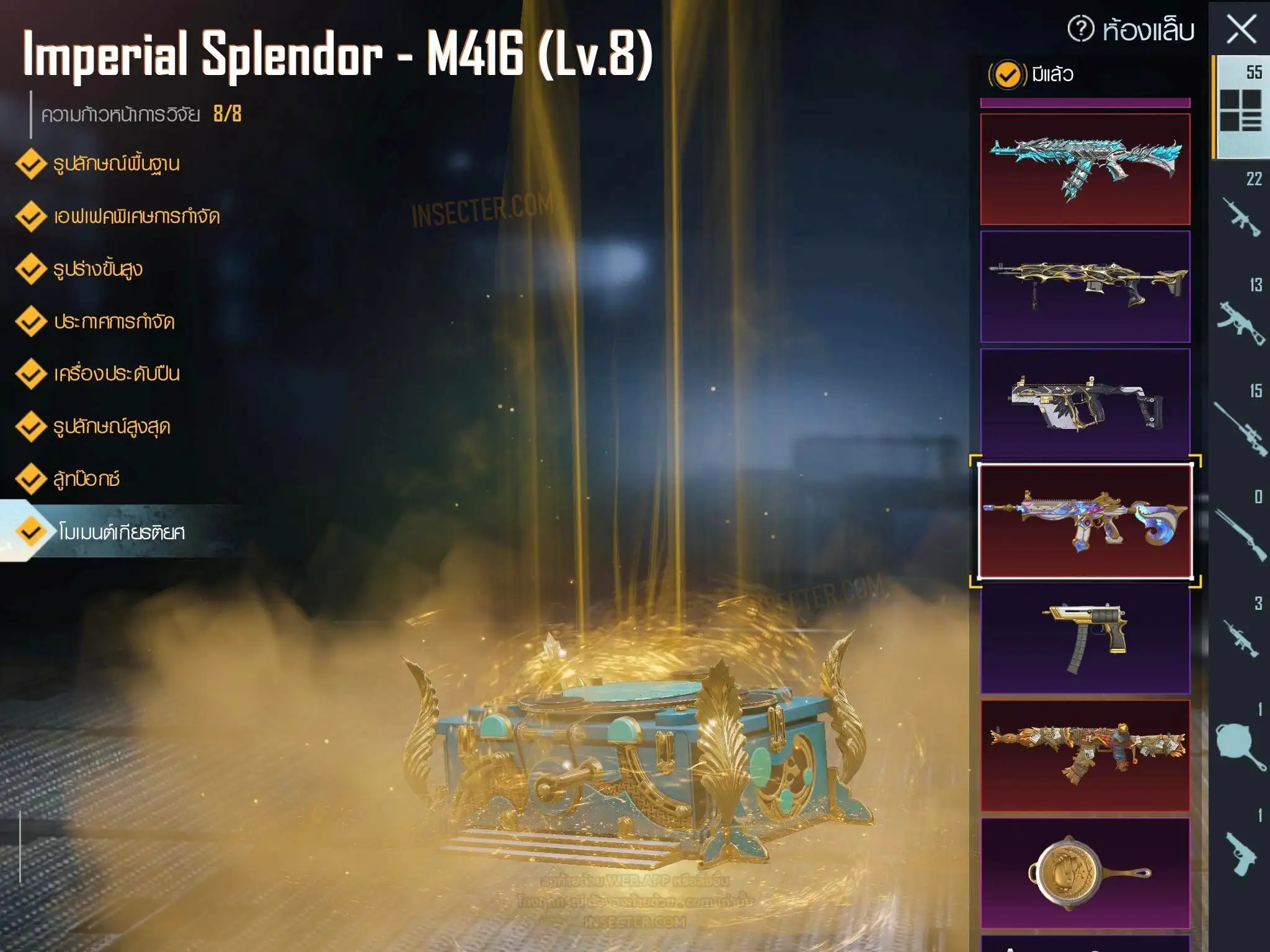Select the icy blue dragon rifle skin

1085,169
